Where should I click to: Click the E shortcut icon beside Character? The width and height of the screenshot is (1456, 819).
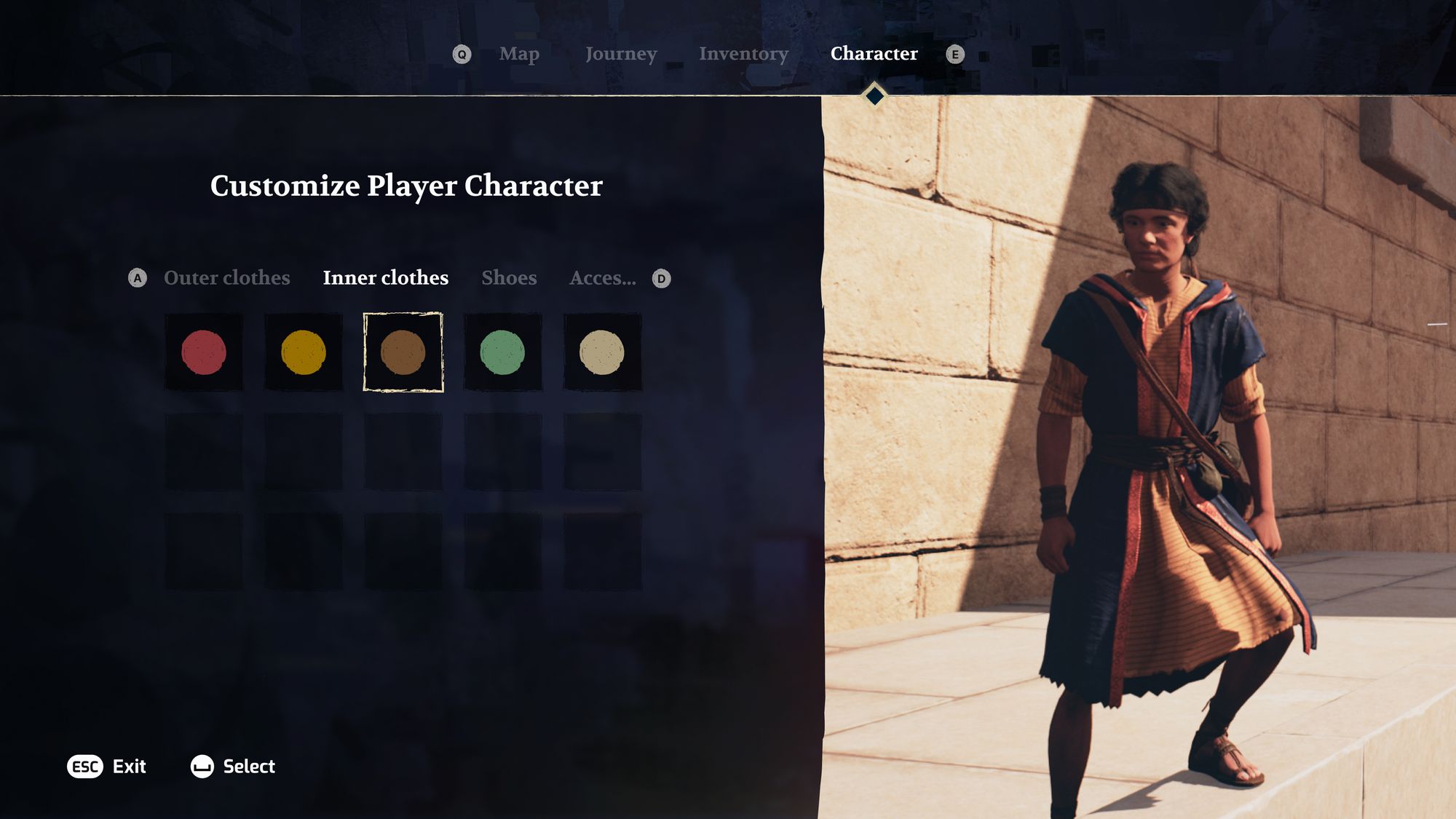[956, 54]
